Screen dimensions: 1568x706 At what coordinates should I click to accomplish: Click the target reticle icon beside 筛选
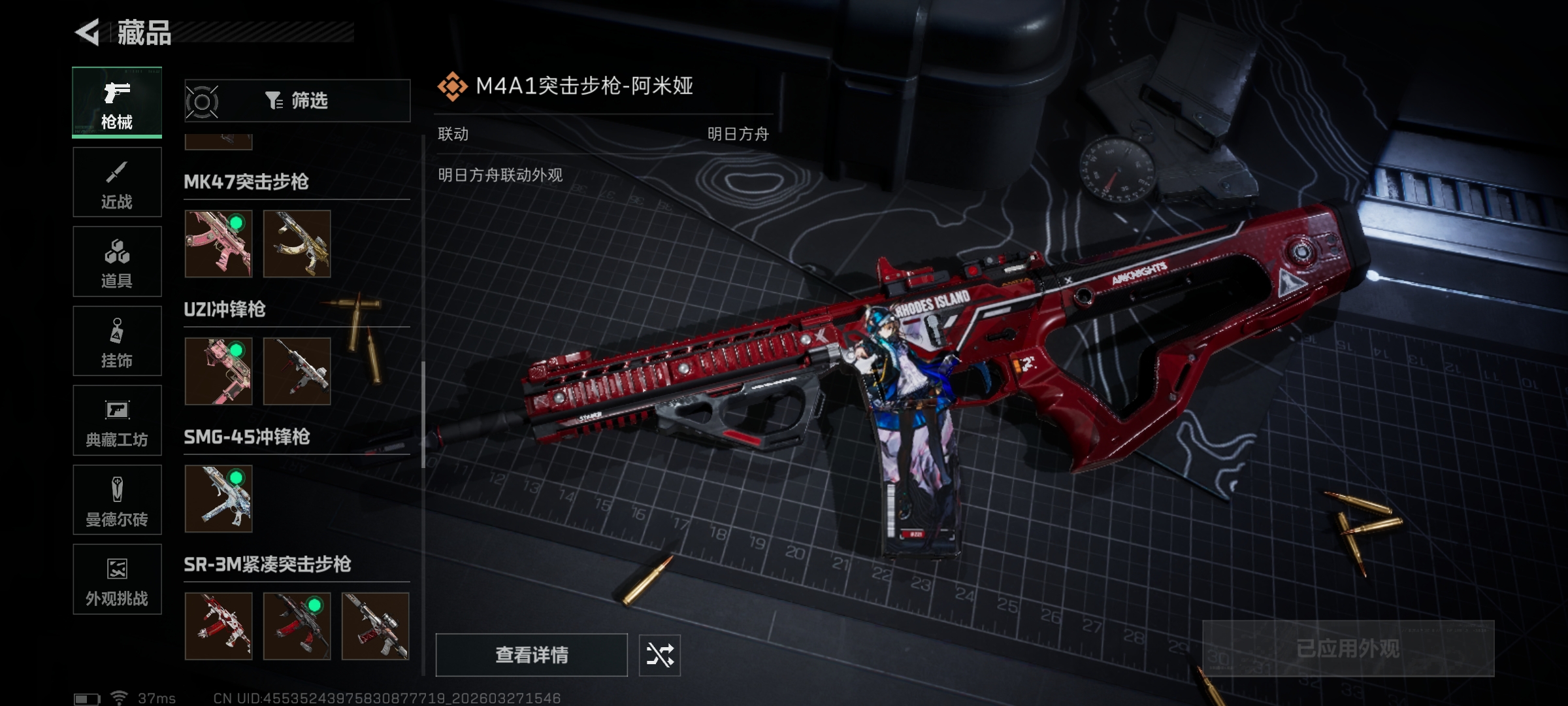202,102
